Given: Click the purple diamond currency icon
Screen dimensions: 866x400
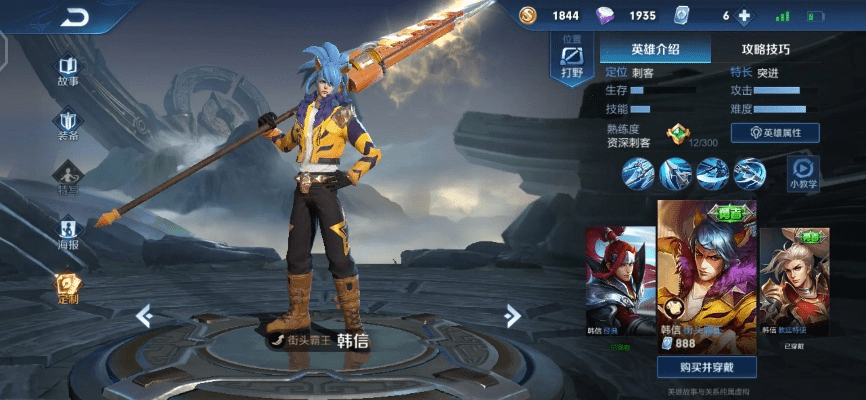Looking at the screenshot, I should pyautogui.click(x=608, y=15).
